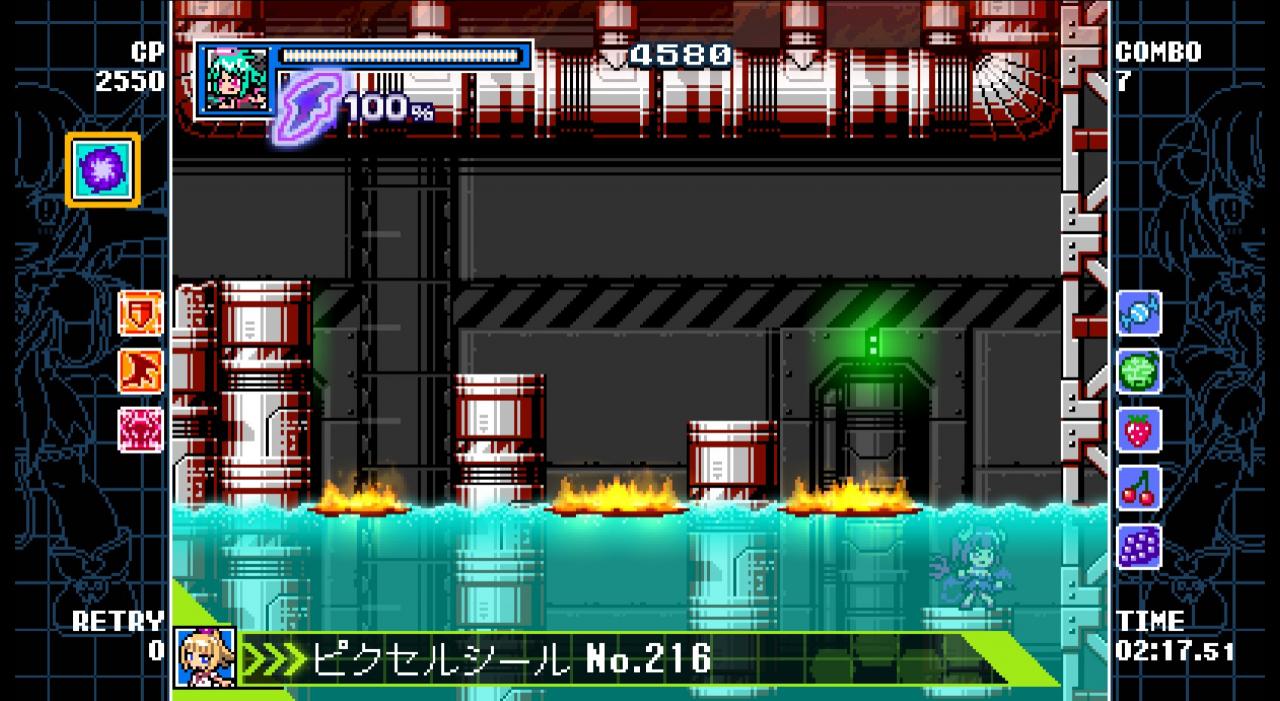The width and height of the screenshot is (1280, 701).
Task: Click the green-haired character portrait
Action: [x=234, y=80]
